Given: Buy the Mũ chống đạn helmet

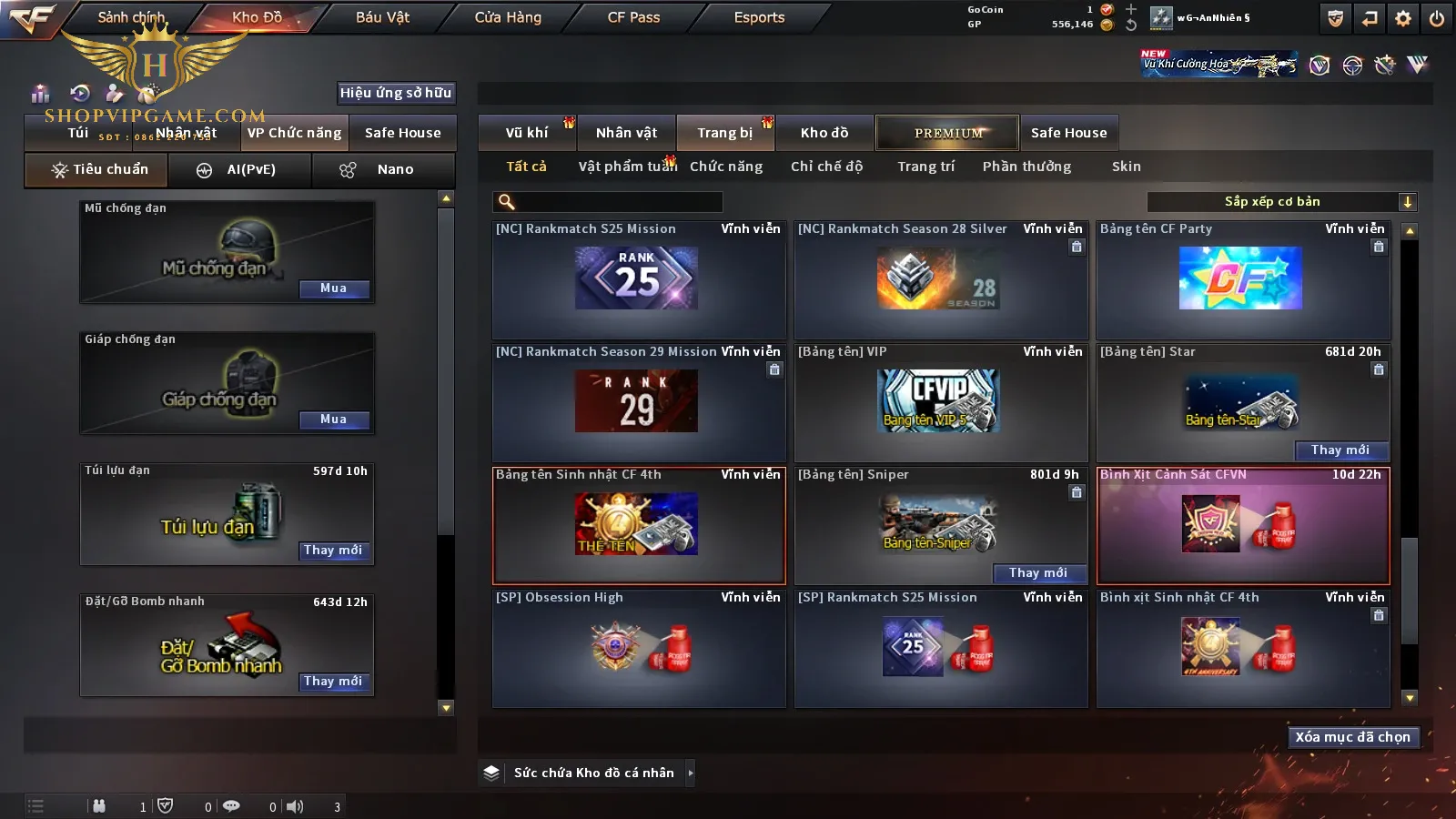Looking at the screenshot, I should [x=334, y=288].
